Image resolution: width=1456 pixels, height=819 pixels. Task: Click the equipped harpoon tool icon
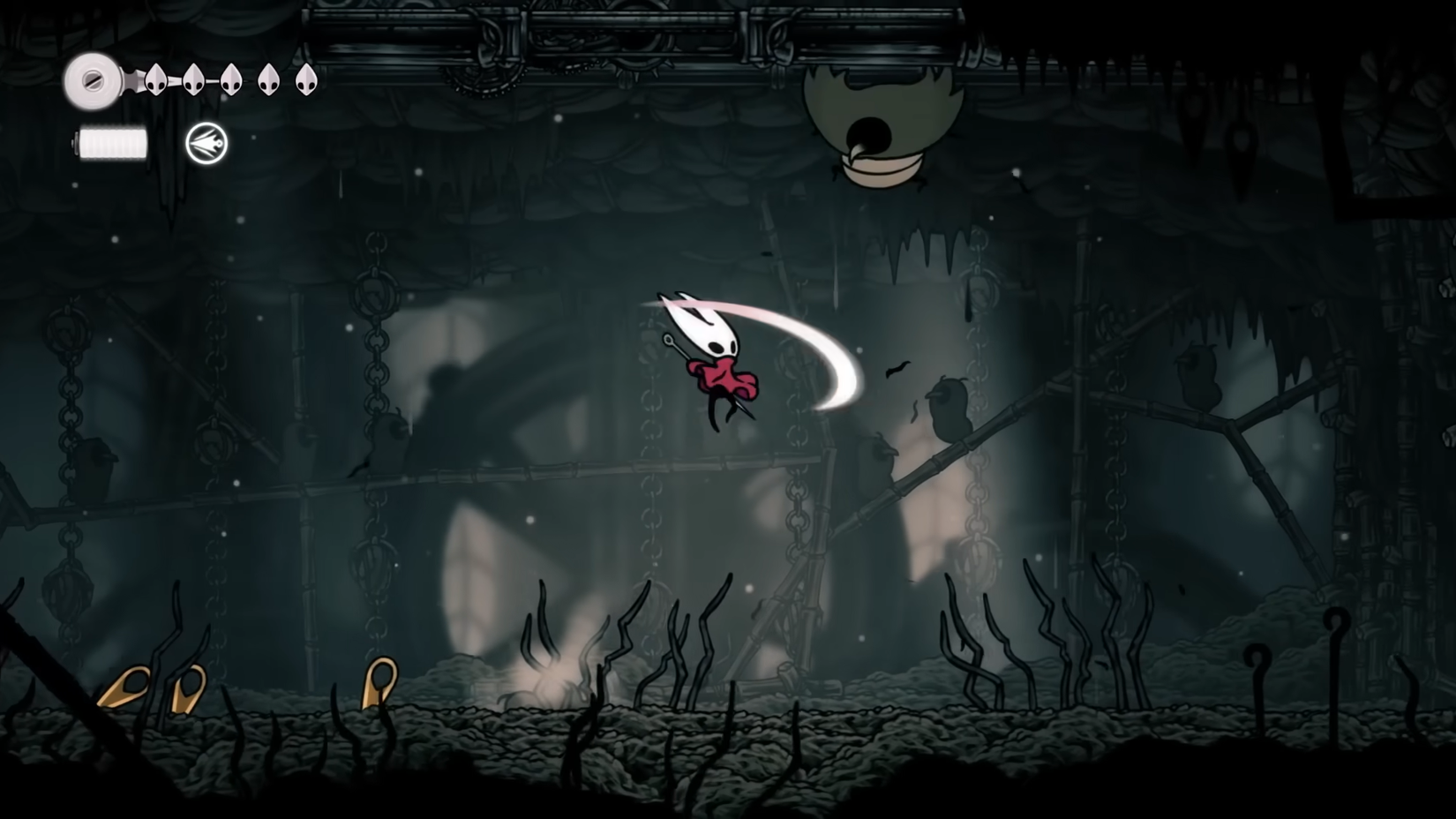[206, 143]
